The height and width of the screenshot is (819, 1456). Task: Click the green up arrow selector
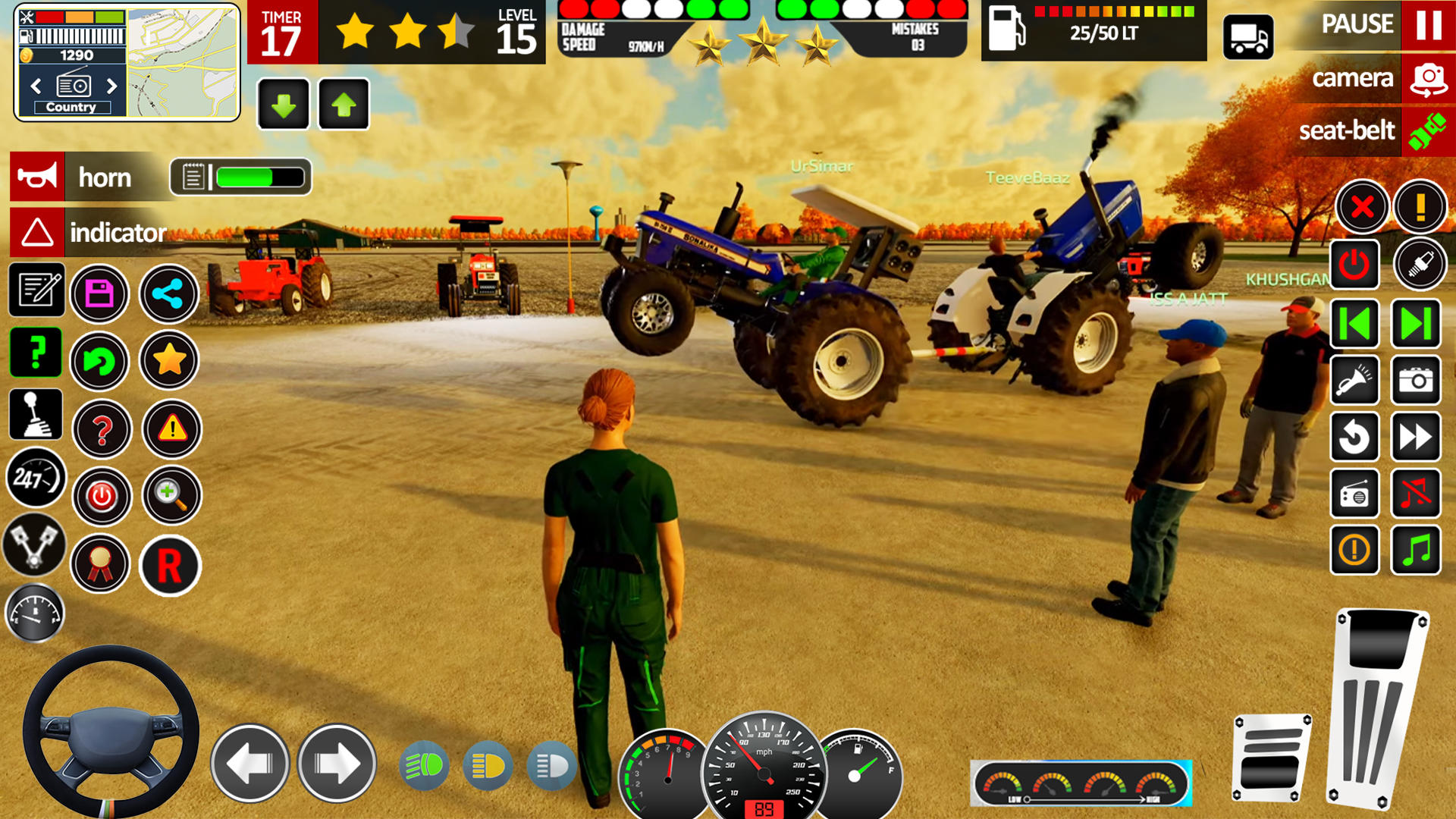(344, 104)
